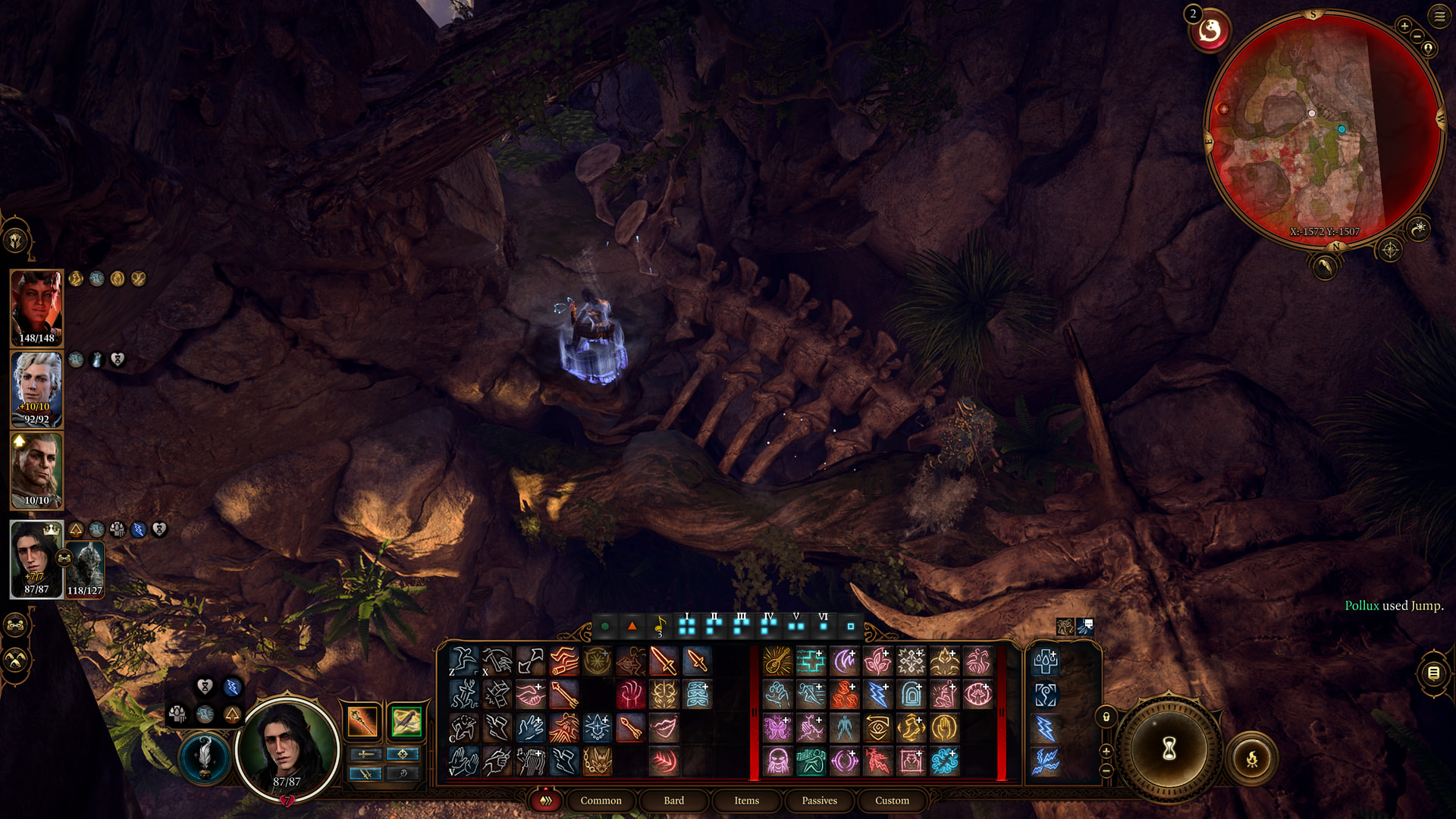Click the hourglass end turn button
Screen dimensions: 1456x819
pos(1169,748)
